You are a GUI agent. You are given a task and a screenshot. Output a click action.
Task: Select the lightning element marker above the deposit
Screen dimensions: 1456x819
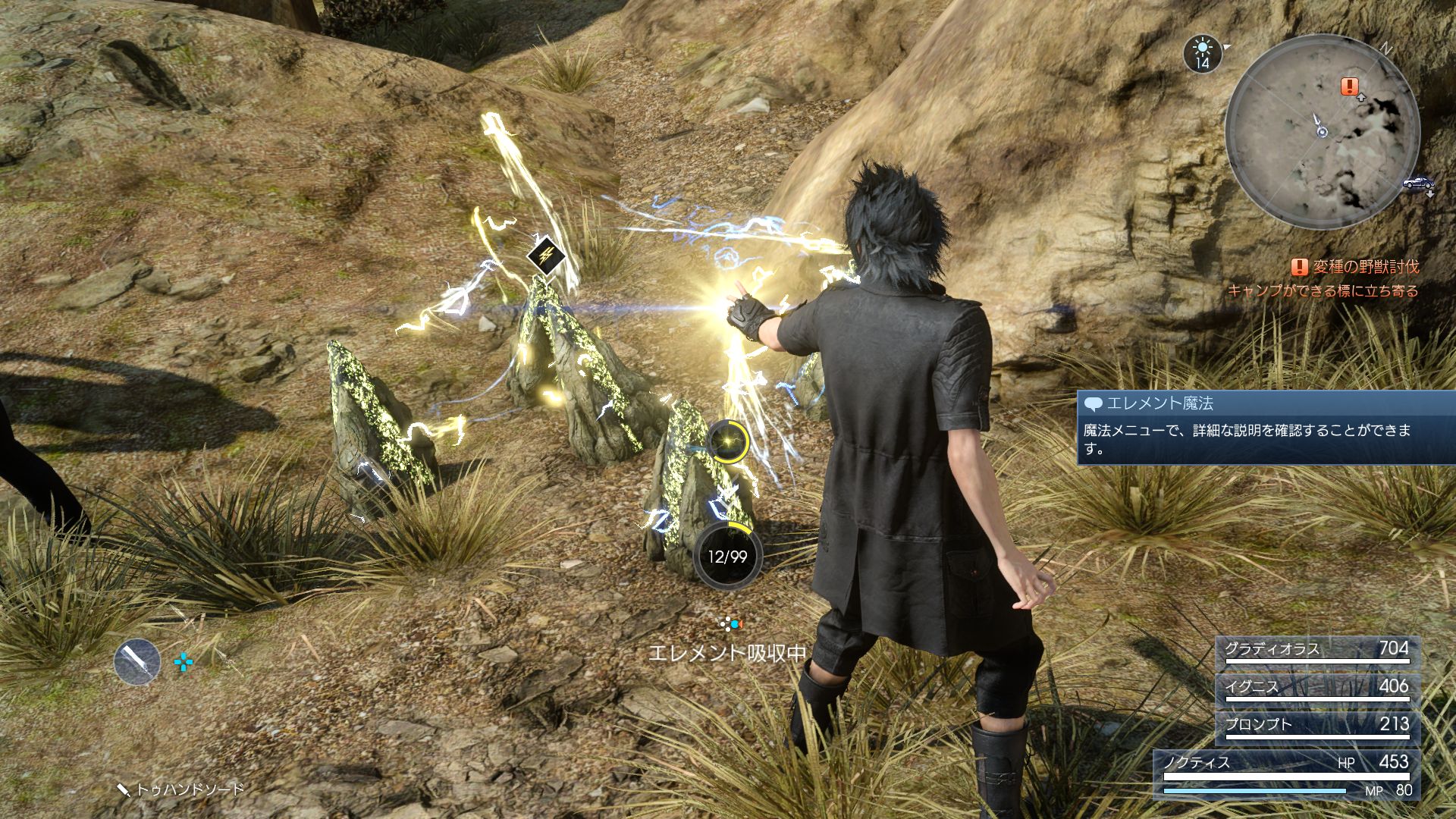coord(546,256)
